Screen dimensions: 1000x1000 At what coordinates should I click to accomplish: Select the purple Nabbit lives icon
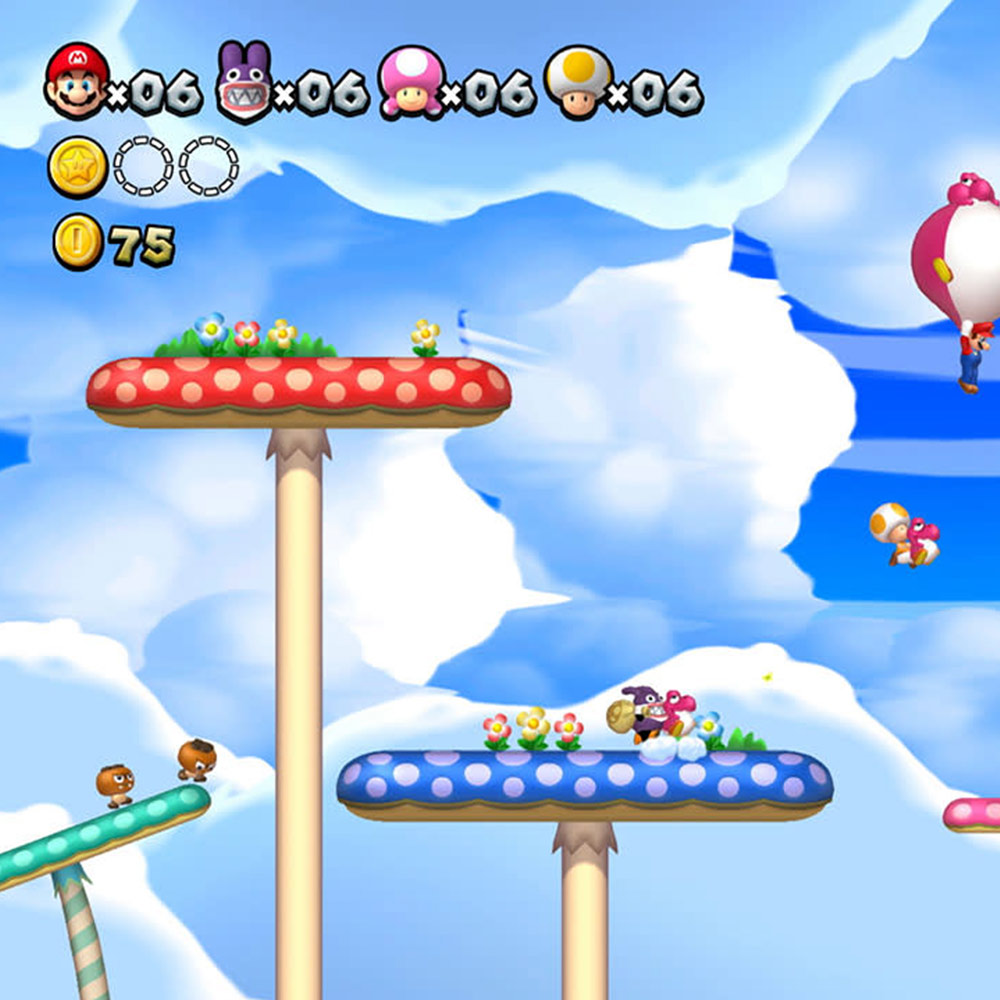(x=244, y=83)
